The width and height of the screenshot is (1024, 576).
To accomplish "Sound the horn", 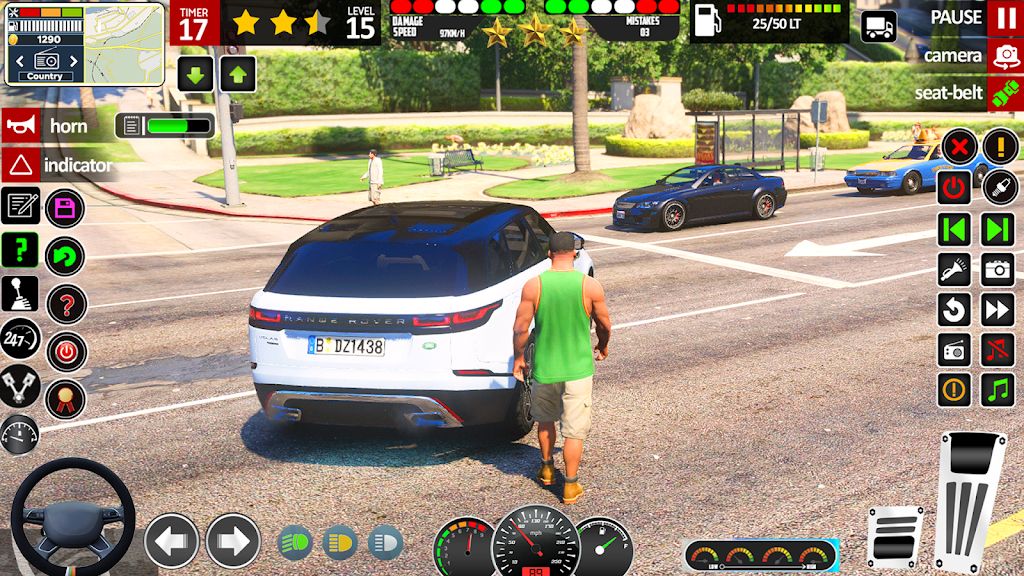I will (x=20, y=126).
